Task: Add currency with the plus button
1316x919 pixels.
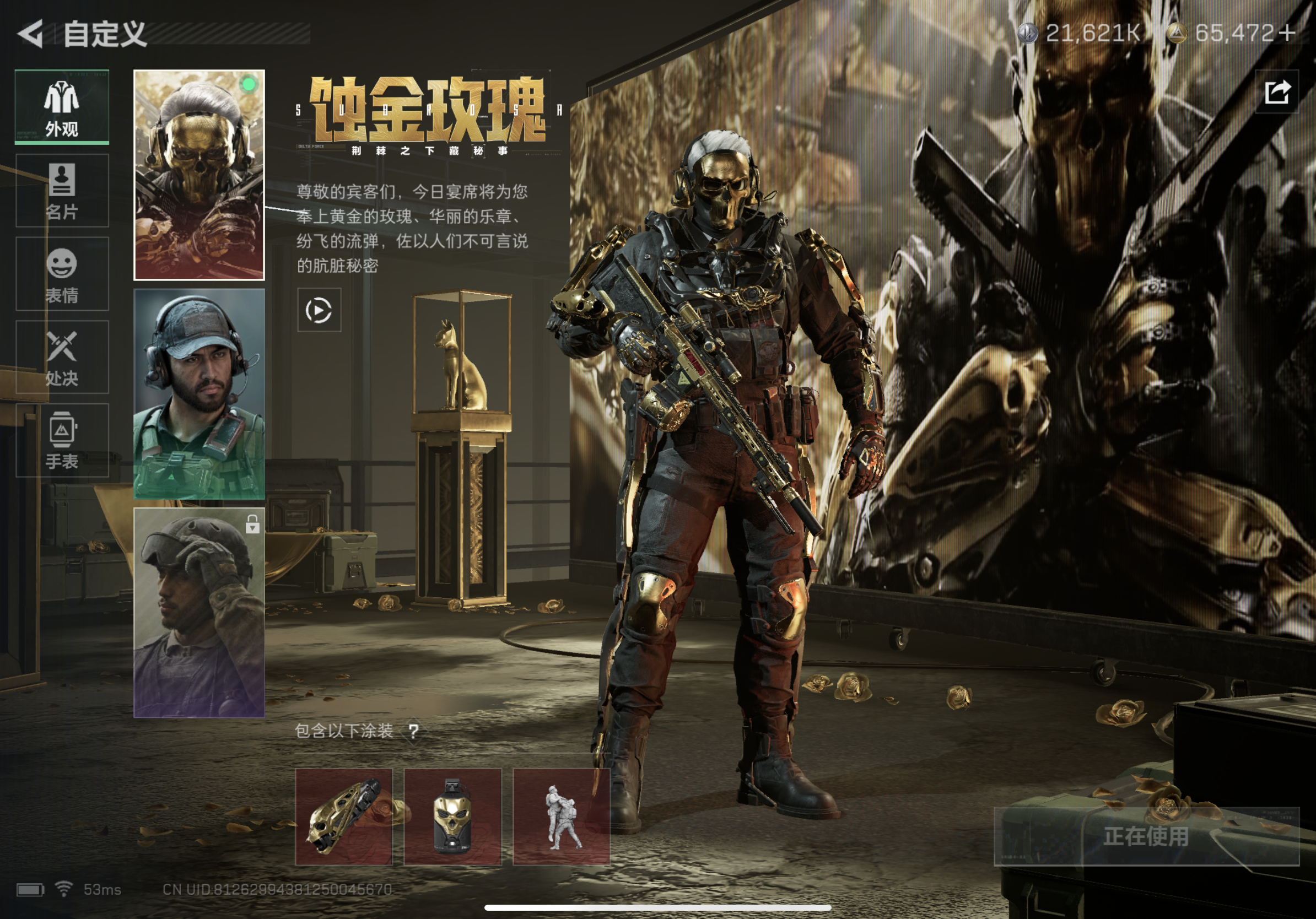Action: [x=1287, y=33]
